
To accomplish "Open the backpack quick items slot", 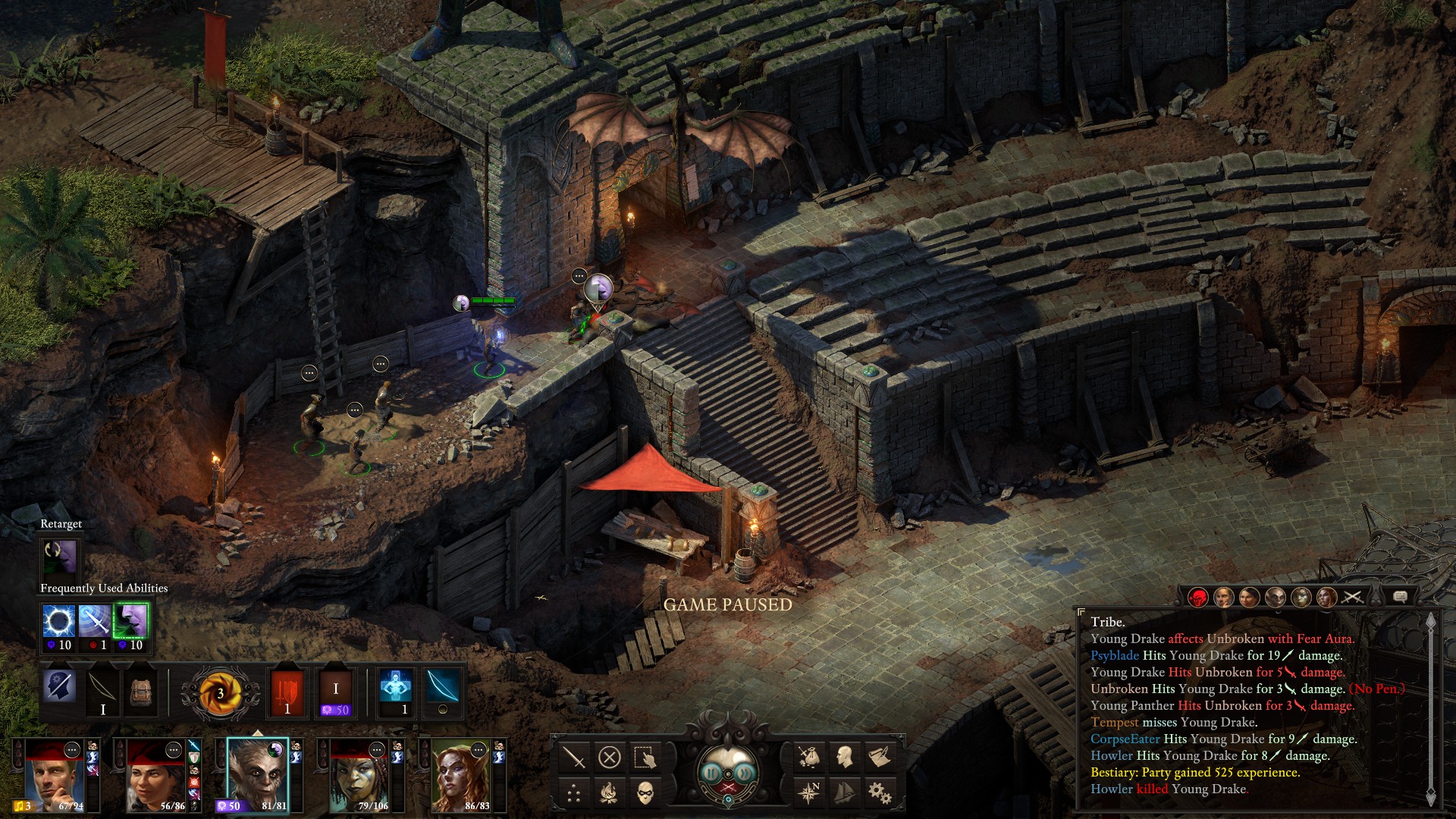I will 141,690.
